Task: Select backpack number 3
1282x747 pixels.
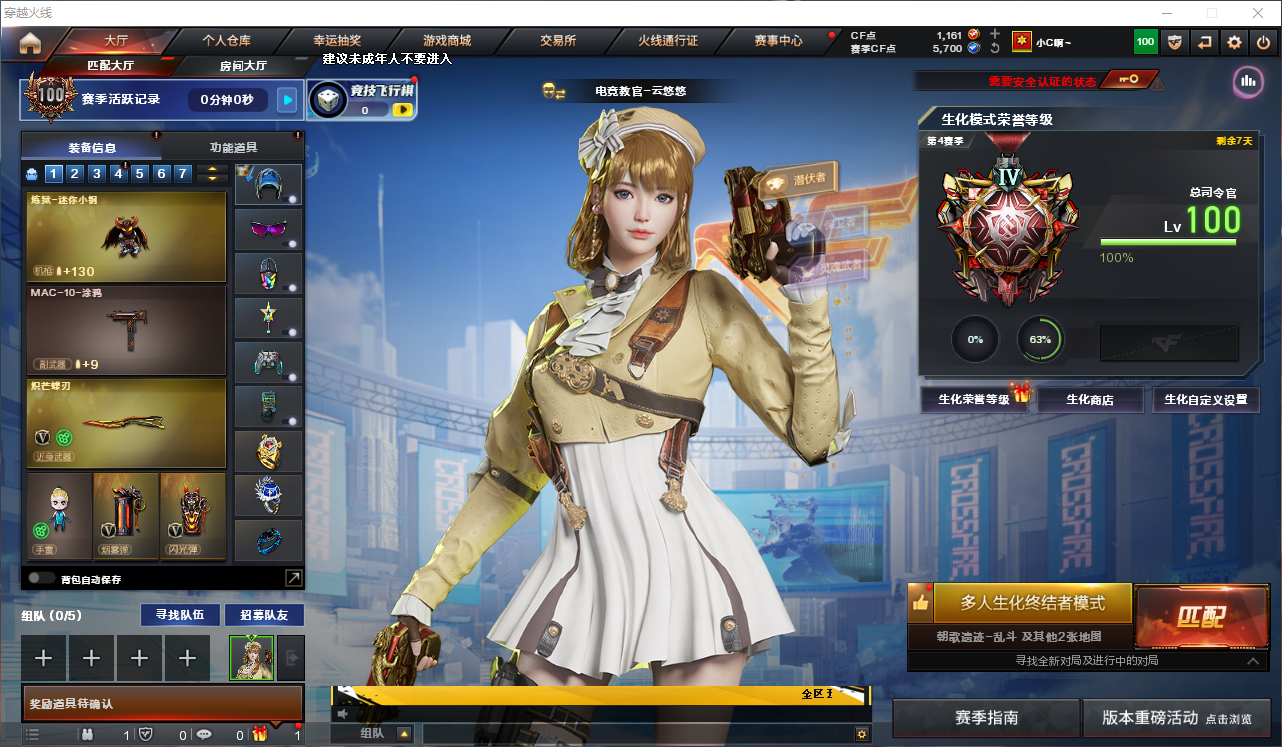Action: [97, 174]
